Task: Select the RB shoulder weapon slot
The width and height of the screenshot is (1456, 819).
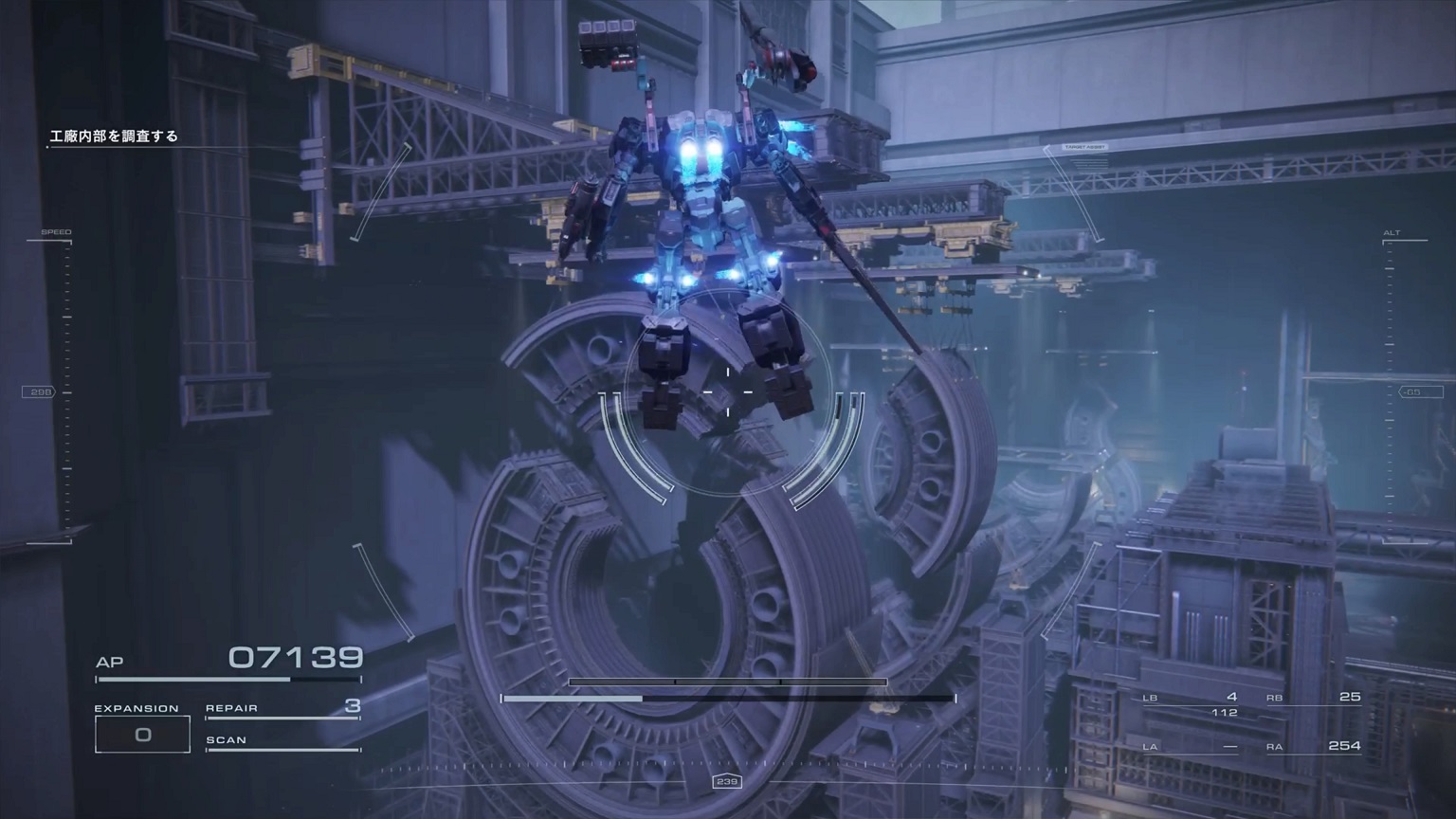Action: [1314, 698]
